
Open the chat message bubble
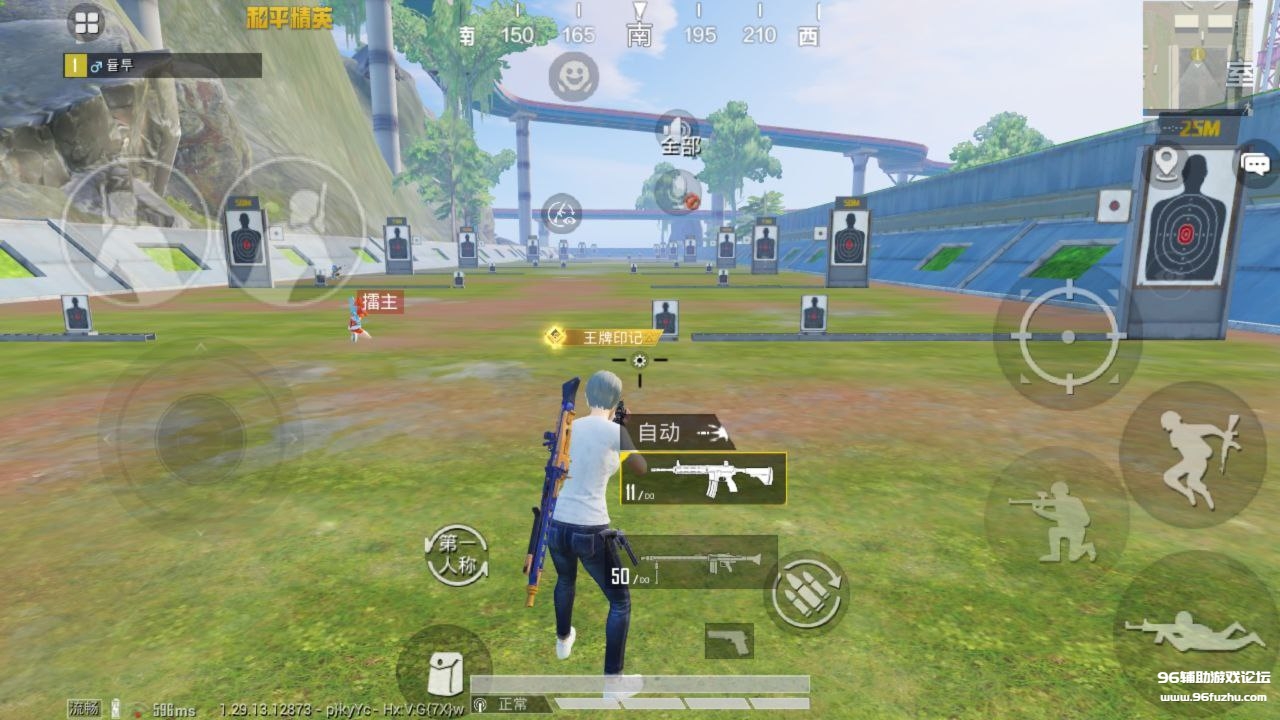(1257, 163)
